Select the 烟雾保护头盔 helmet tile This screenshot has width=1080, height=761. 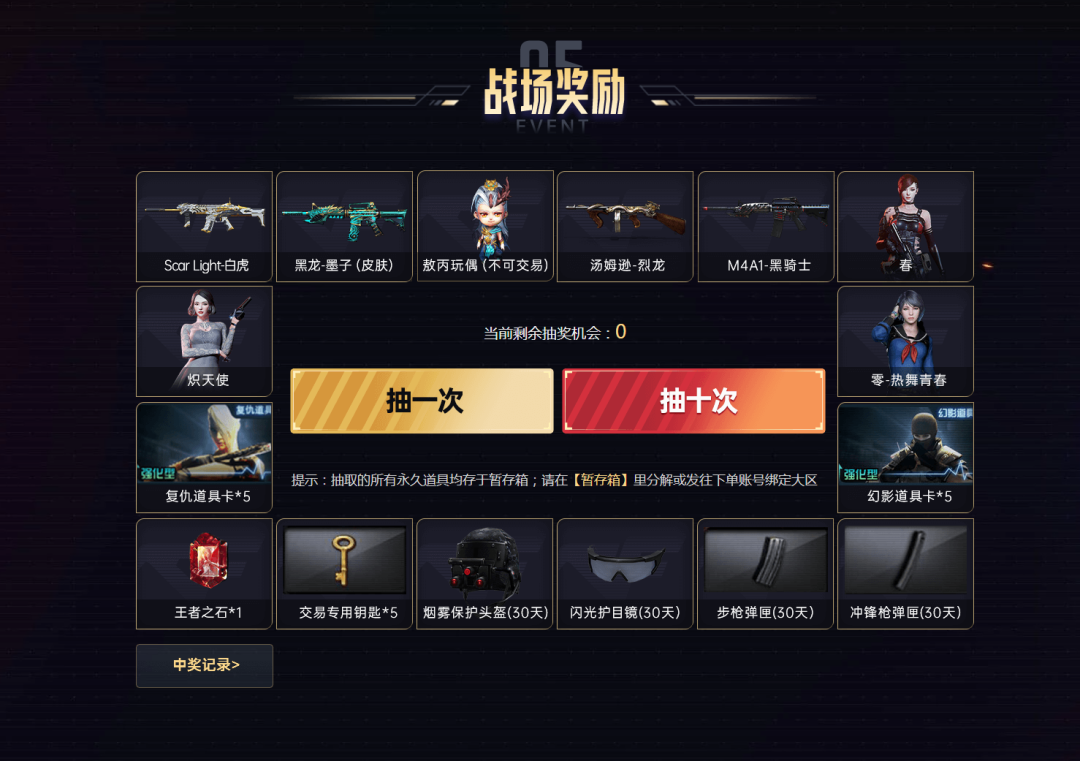point(485,573)
